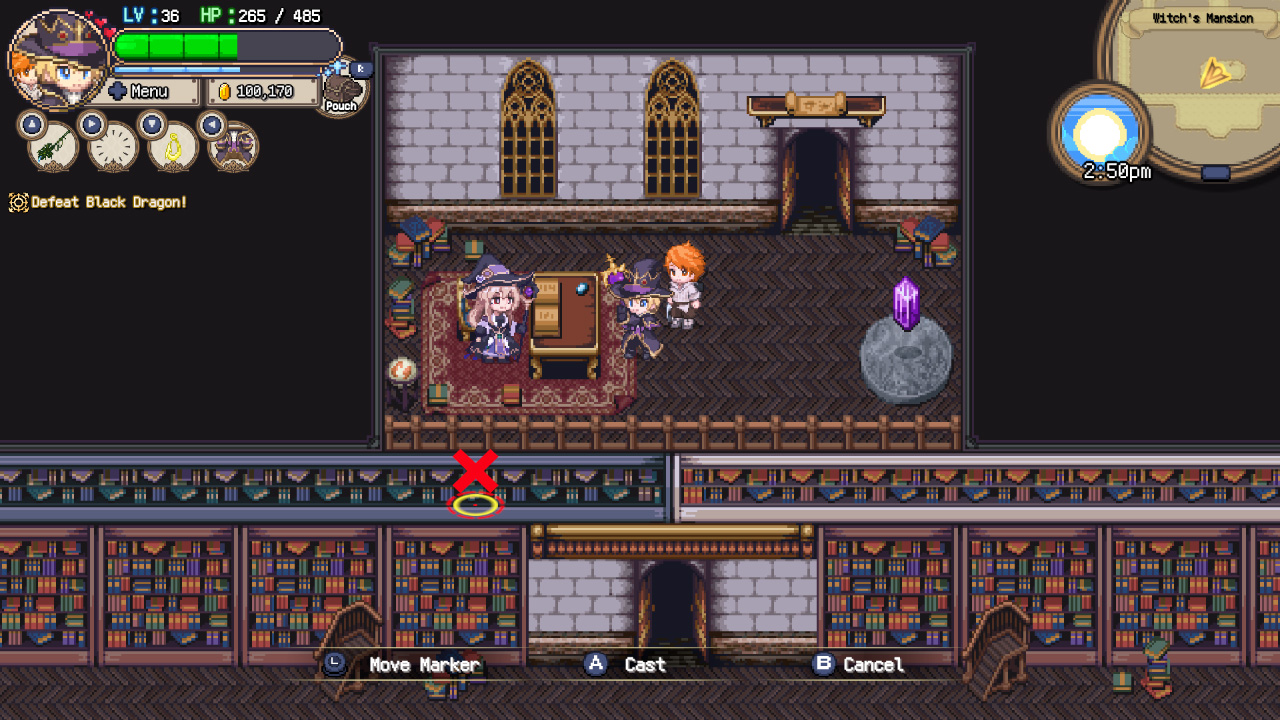
Task: Click Move Marker
Action: 427,663
